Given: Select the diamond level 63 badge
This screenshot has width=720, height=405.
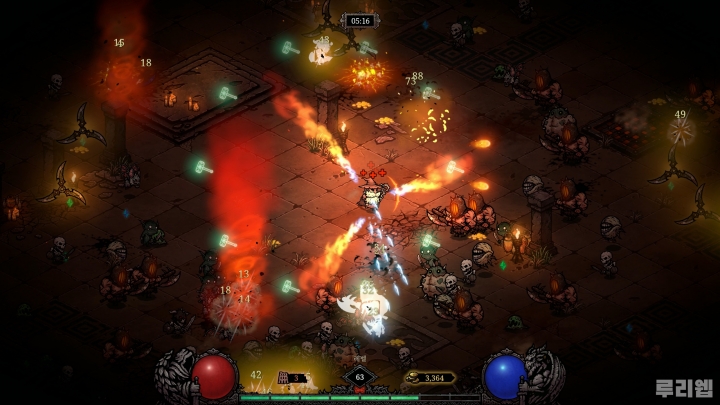Looking at the screenshot, I should pyautogui.click(x=359, y=378).
